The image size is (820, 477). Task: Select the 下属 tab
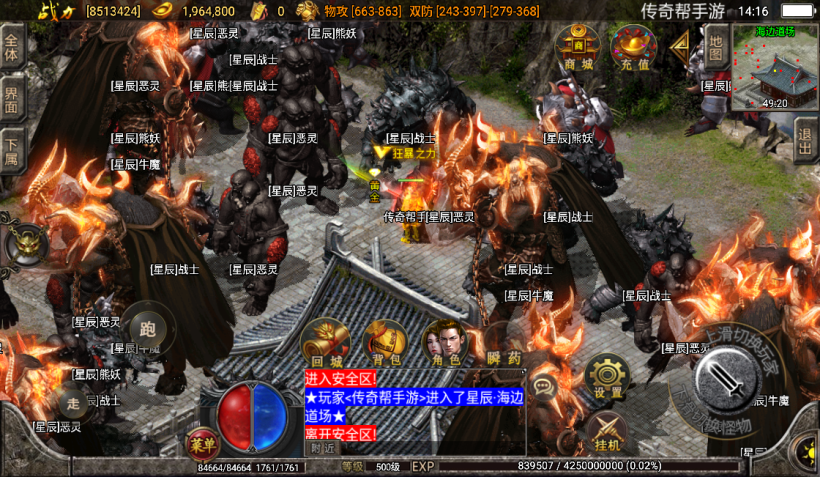point(12,149)
